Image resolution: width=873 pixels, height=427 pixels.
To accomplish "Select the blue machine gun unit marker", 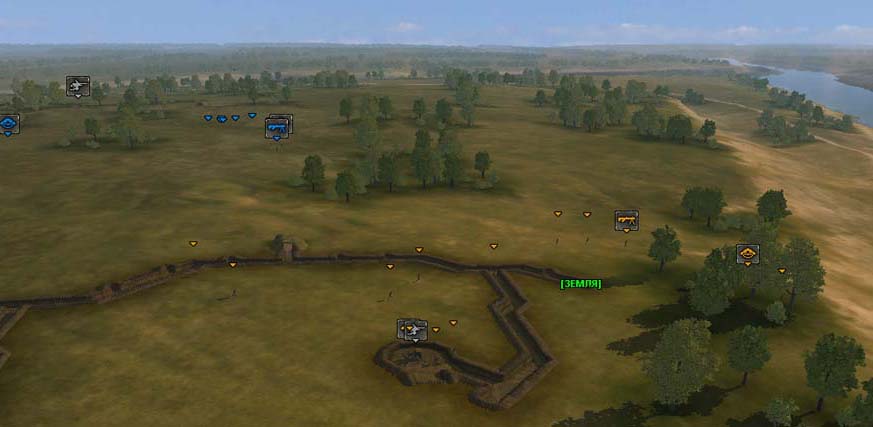I will click(279, 126).
